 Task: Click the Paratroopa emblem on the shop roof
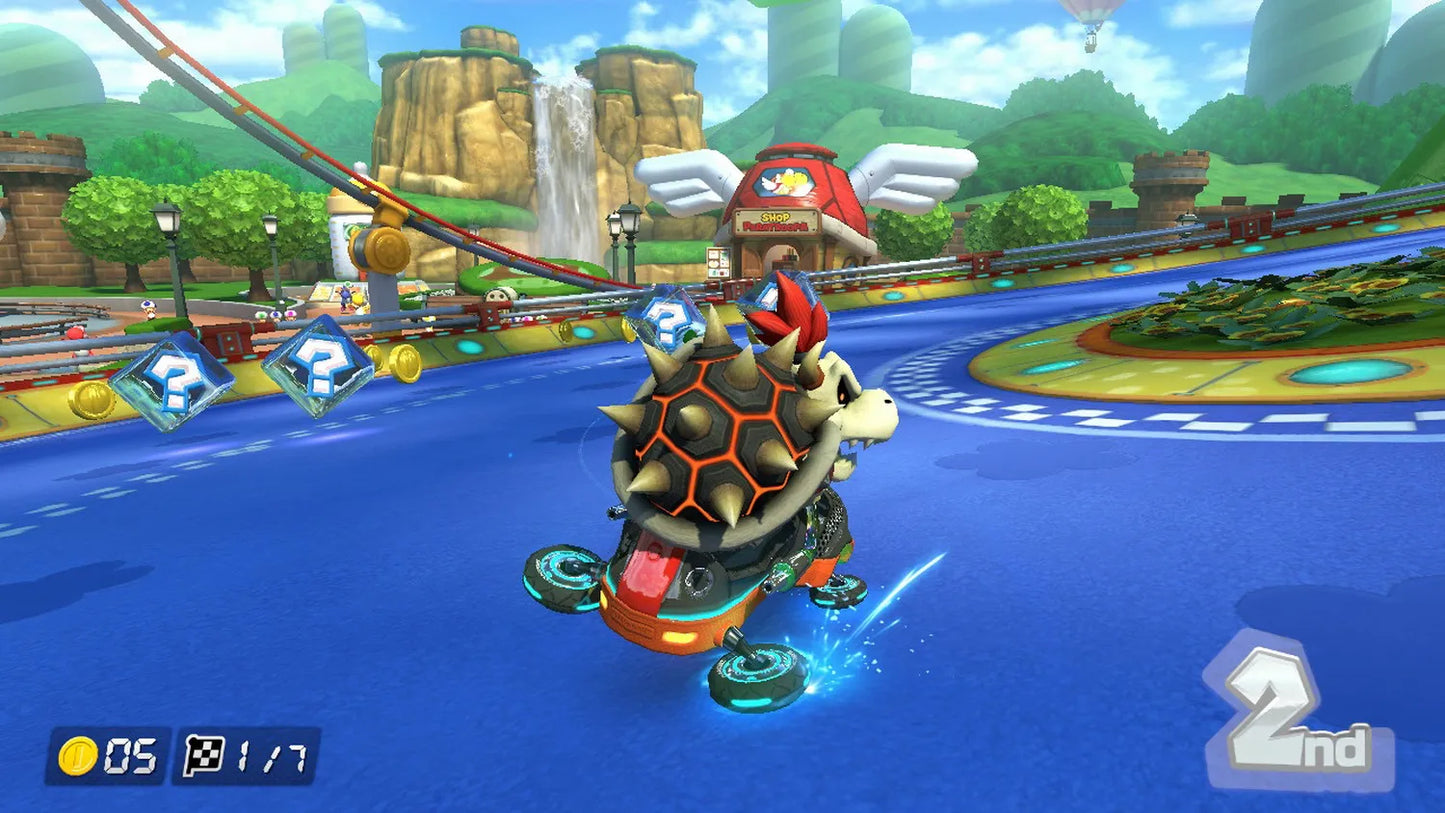pyautogui.click(x=786, y=180)
